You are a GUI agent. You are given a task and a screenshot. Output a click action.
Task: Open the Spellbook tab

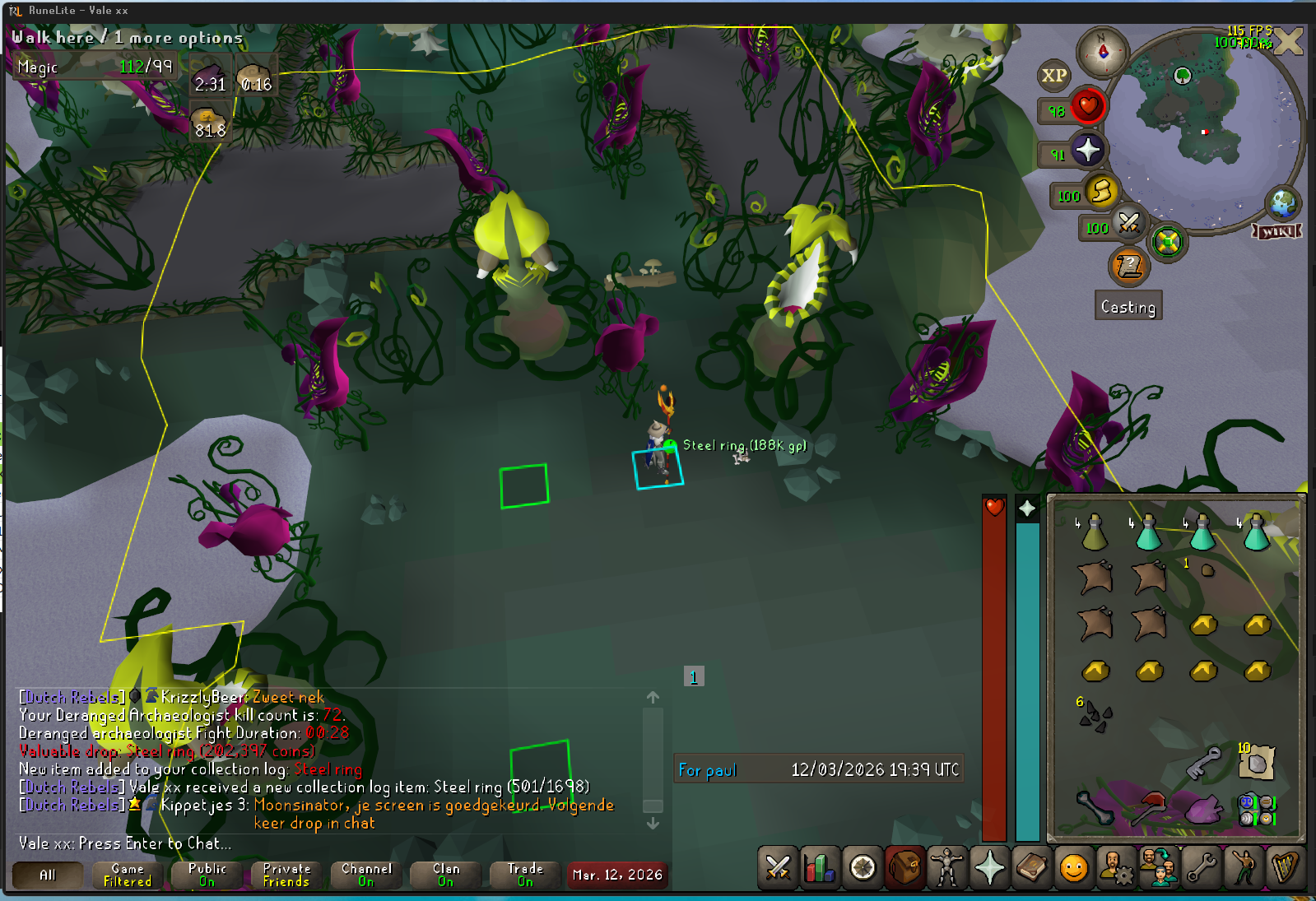(x=1032, y=868)
